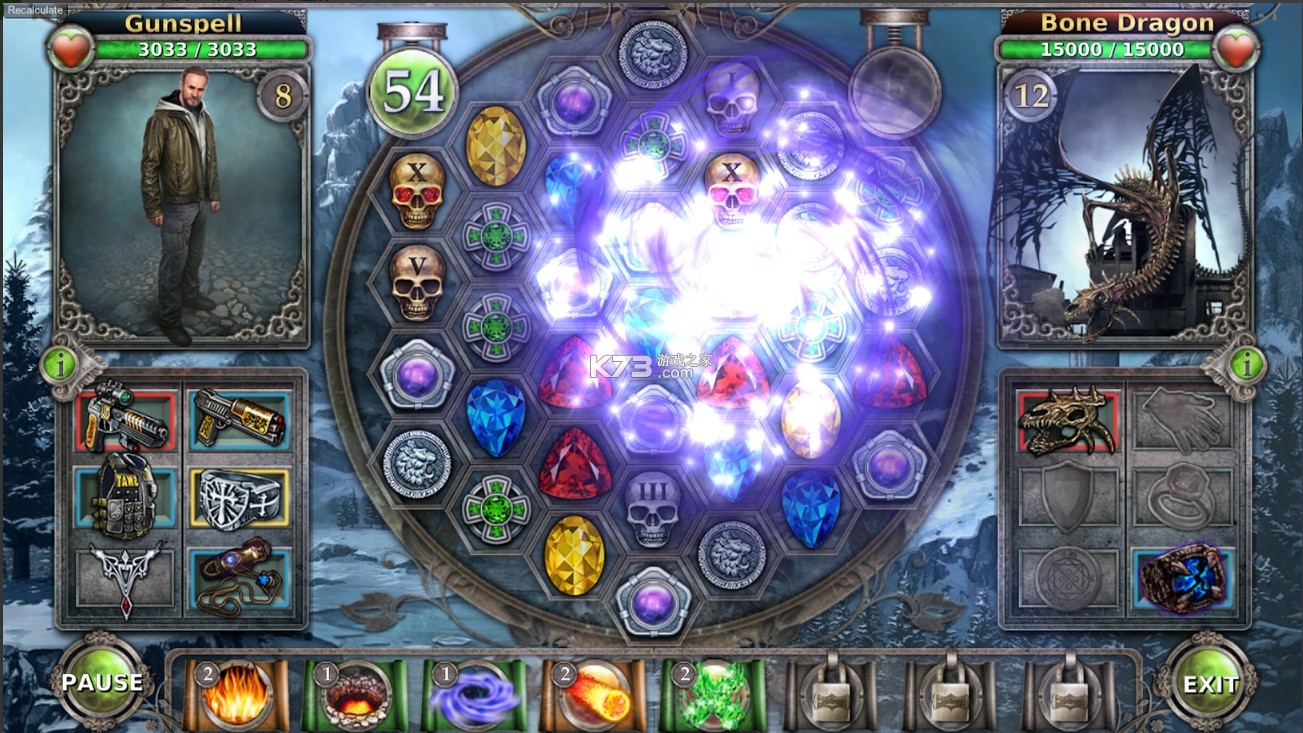The width and height of the screenshot is (1303, 733).
Task: Activate the lava pit spell
Action: (356, 695)
